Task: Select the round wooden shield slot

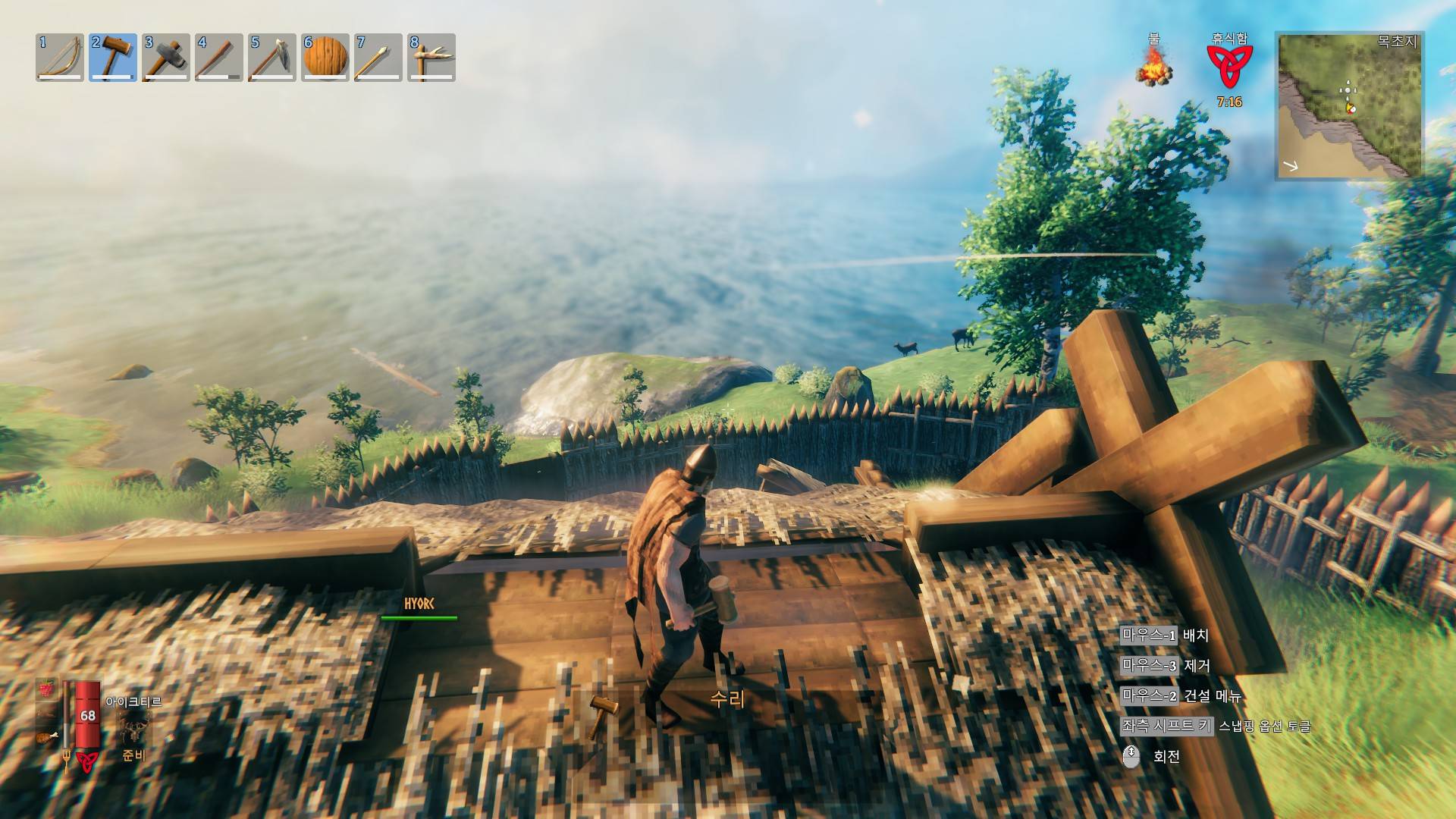Action: 325,57
